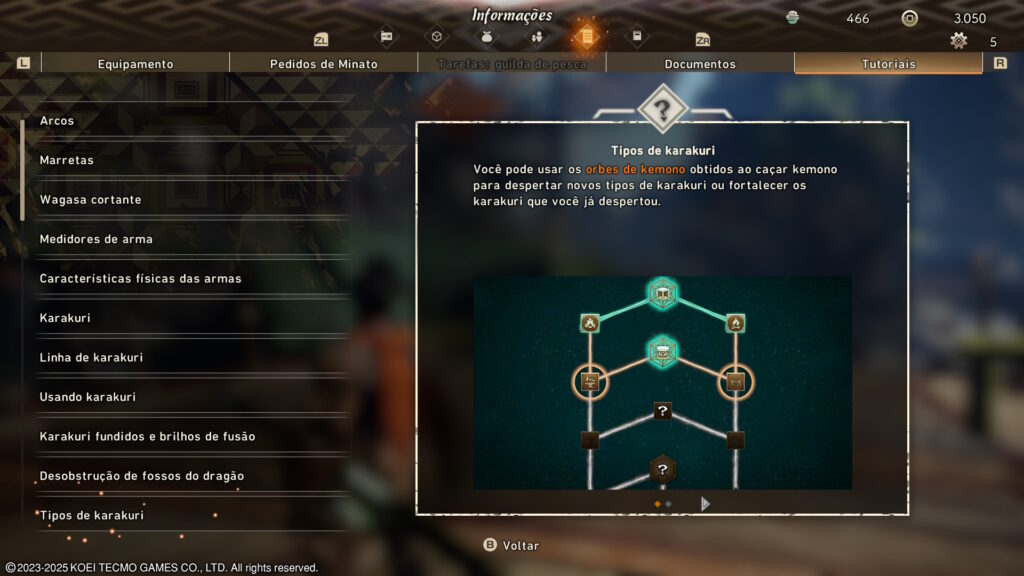Choose the Wagasa cortante entry
1024x576 pixels.
(90, 200)
